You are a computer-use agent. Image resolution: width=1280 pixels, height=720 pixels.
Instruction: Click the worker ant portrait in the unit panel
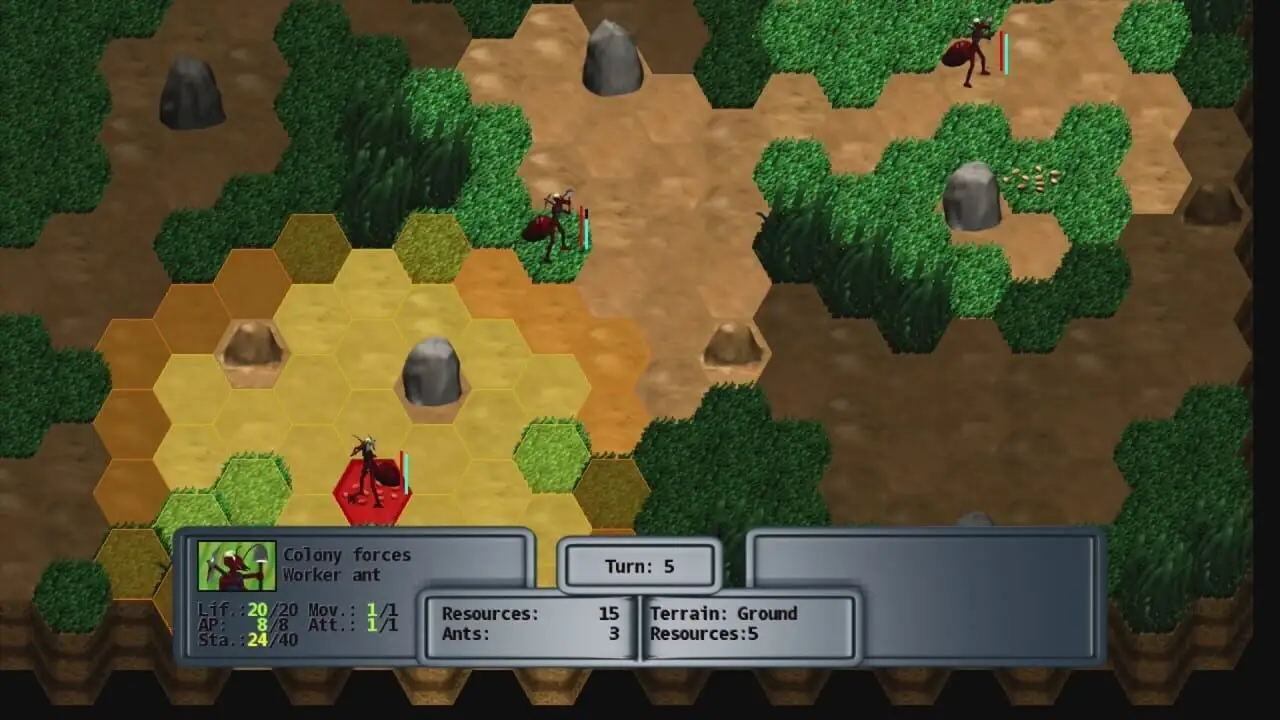coord(235,566)
